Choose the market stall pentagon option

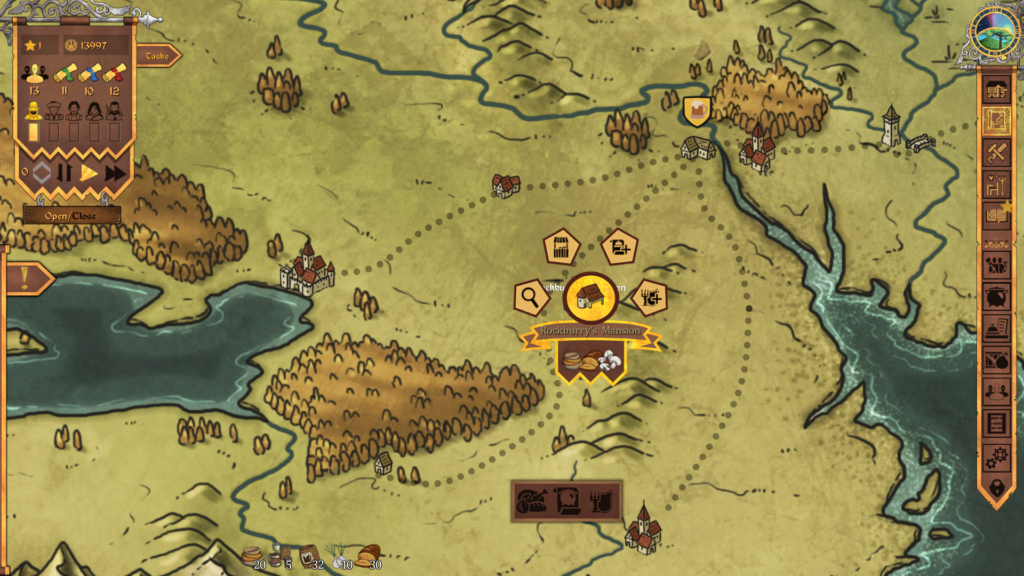pos(563,247)
